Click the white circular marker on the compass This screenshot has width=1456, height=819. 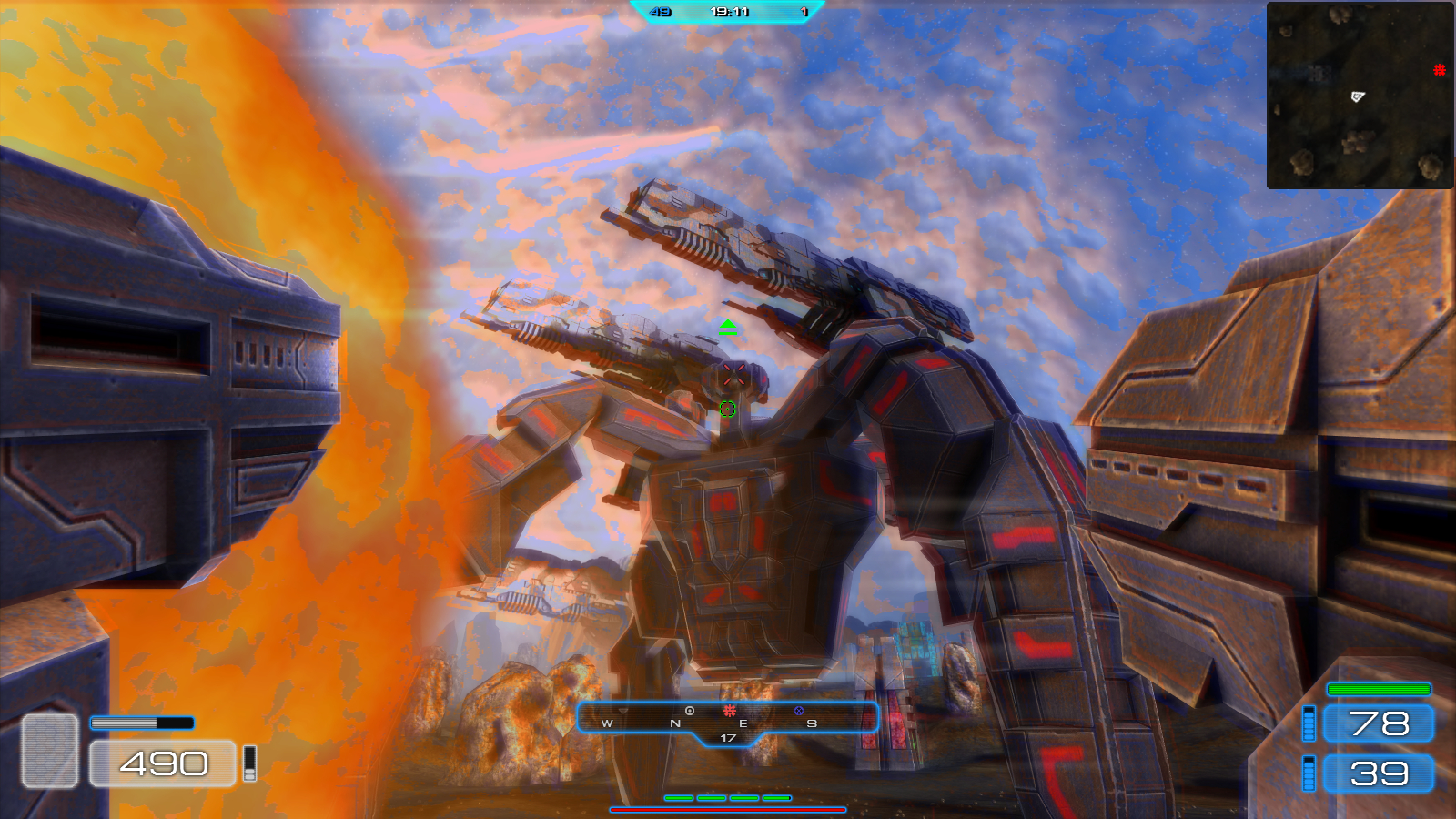690,710
